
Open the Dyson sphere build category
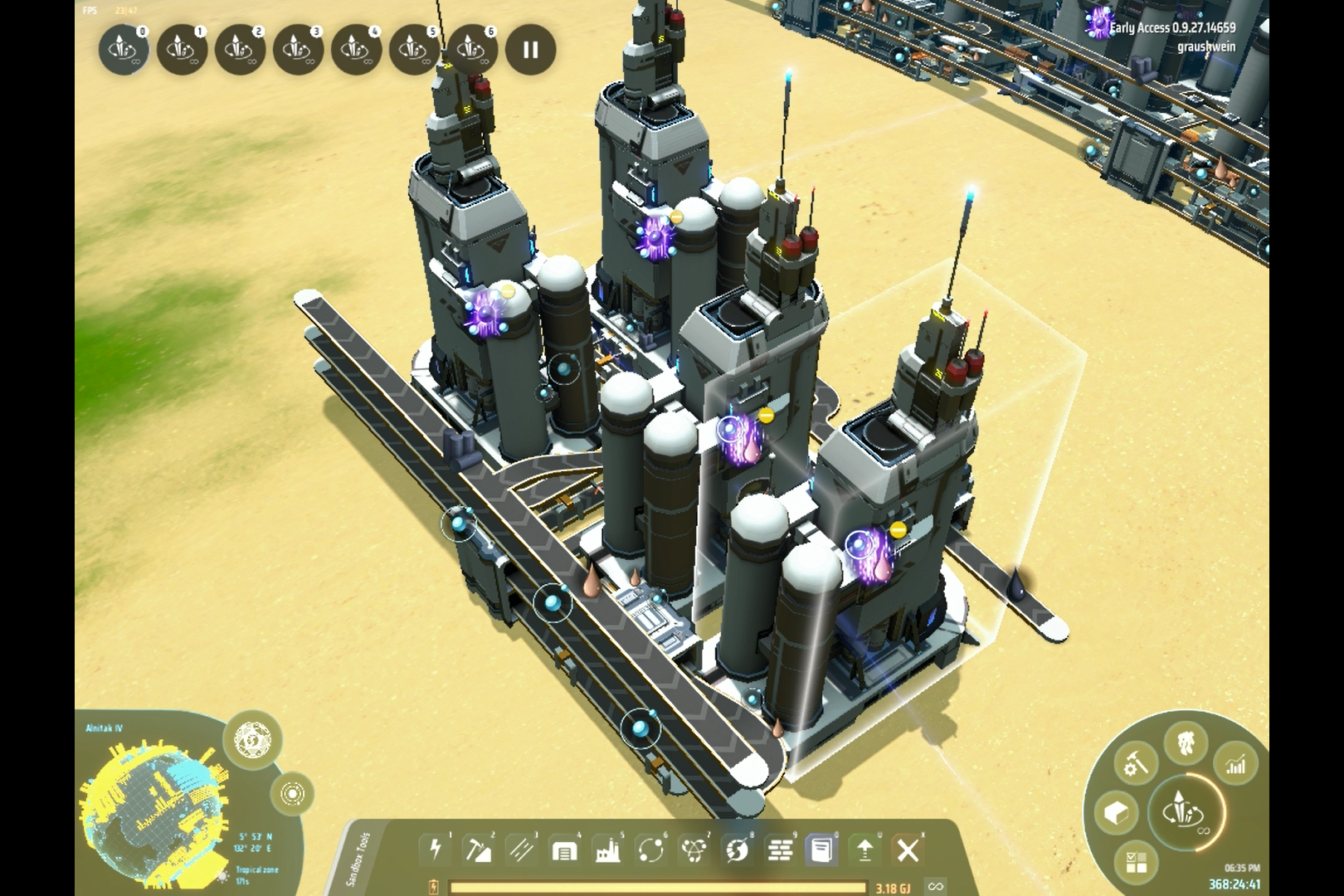point(737,850)
